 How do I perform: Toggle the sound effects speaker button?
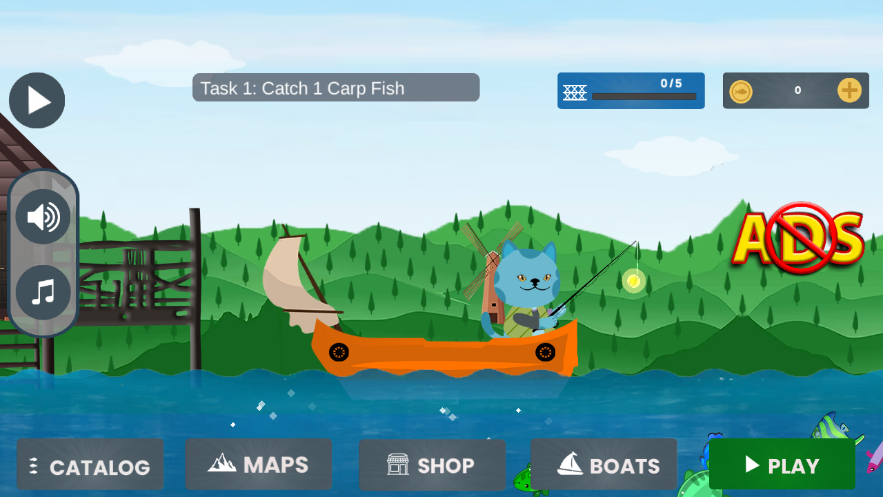(43, 217)
